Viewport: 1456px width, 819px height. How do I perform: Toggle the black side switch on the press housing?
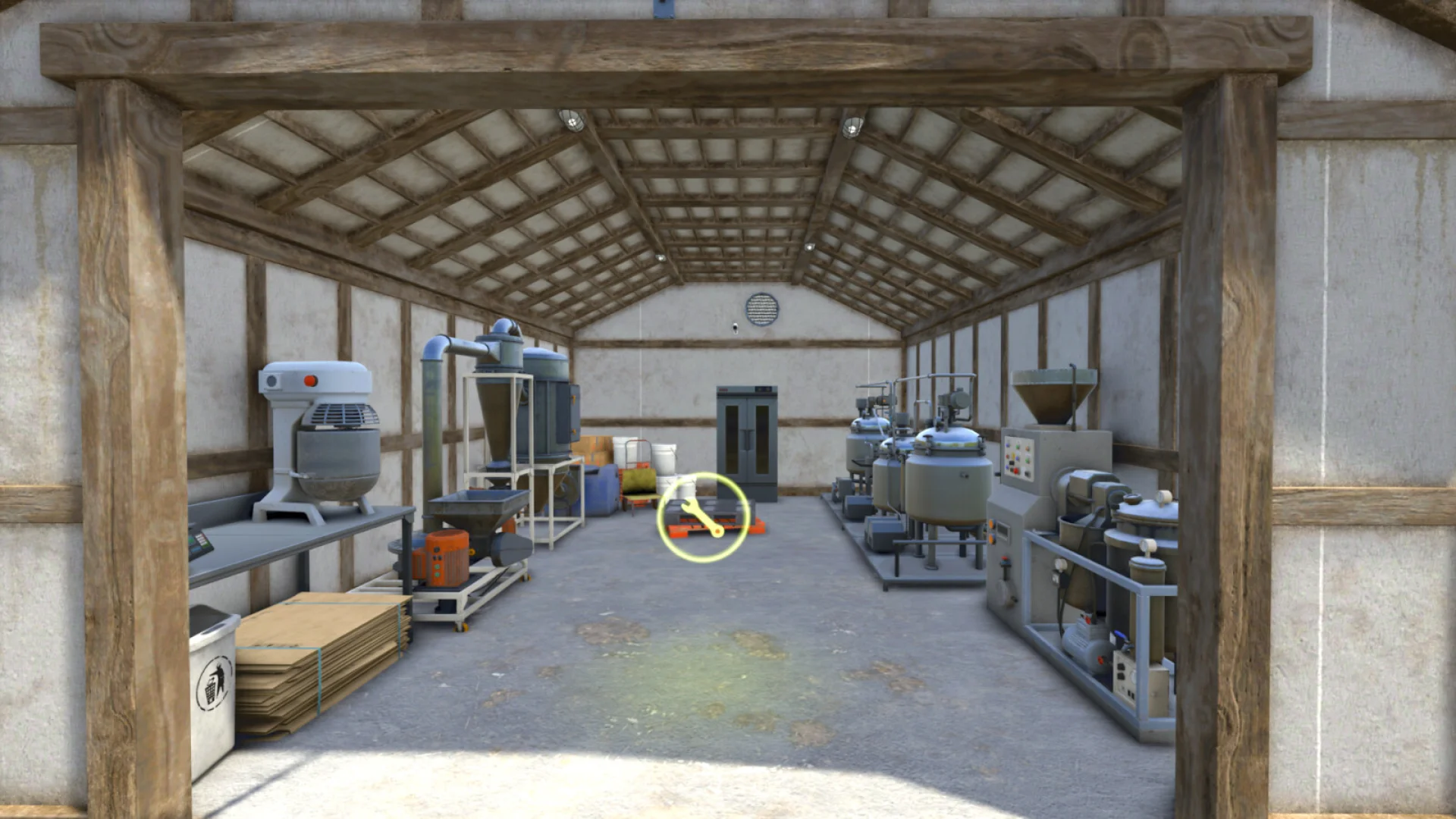(997, 474)
